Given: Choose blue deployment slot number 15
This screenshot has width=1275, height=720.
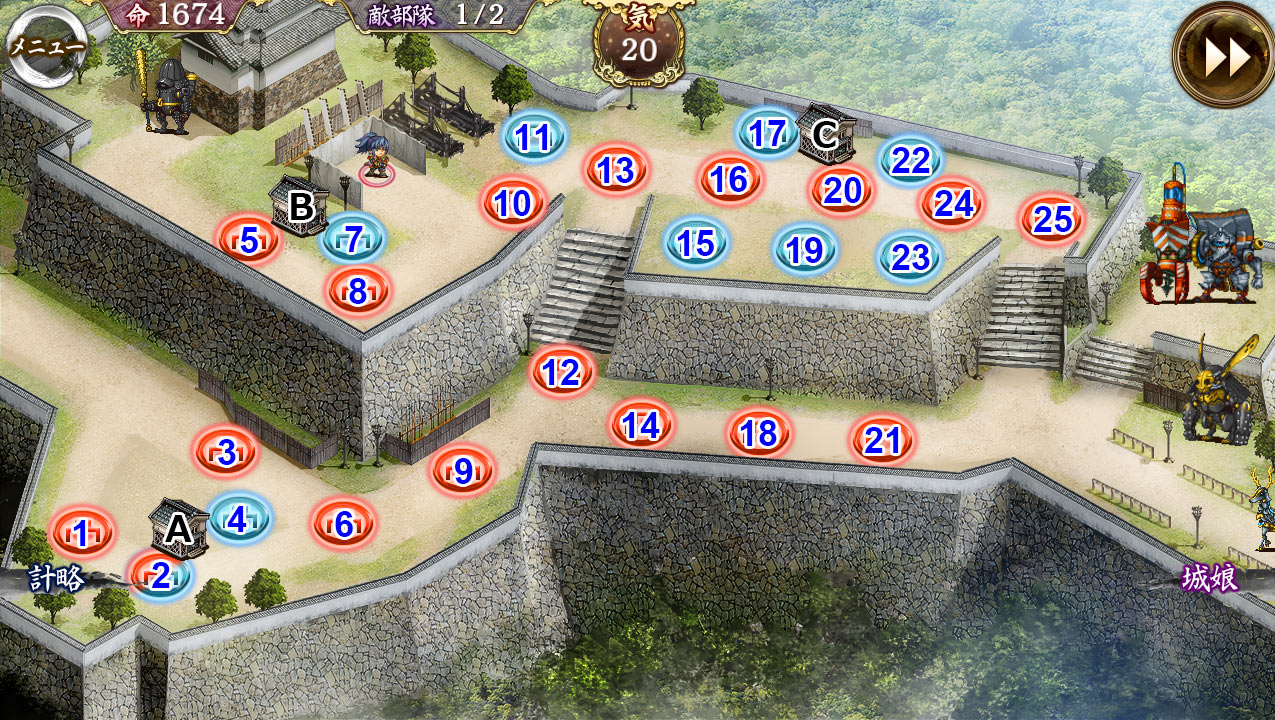Looking at the screenshot, I should [x=696, y=243].
